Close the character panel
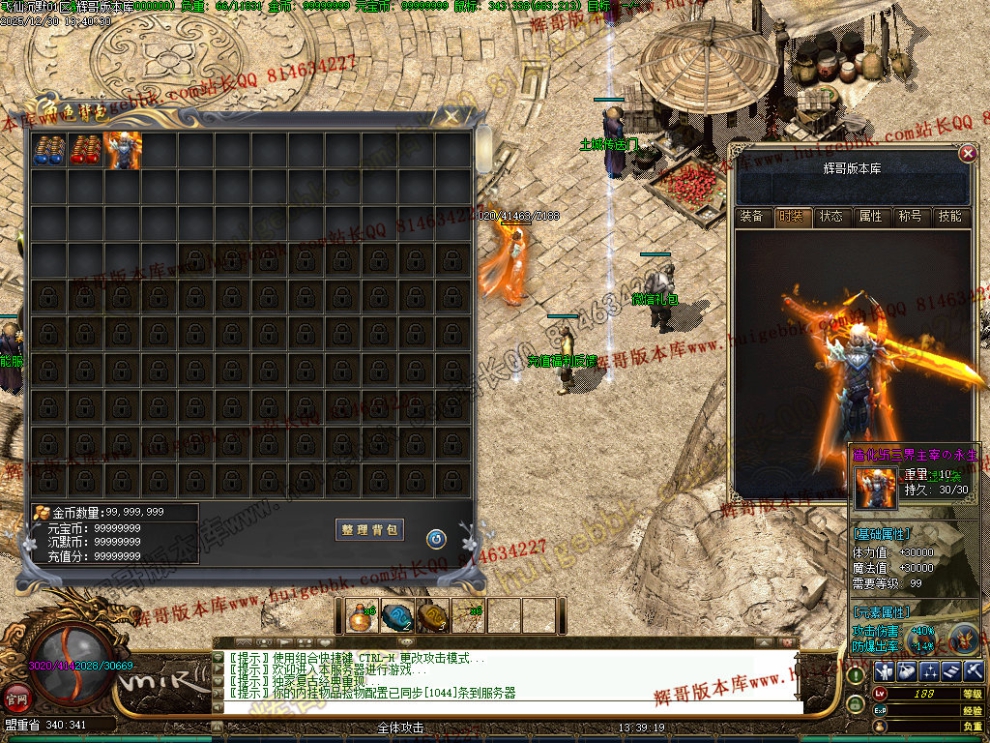Screen dimensions: 990x743 tap(967, 153)
